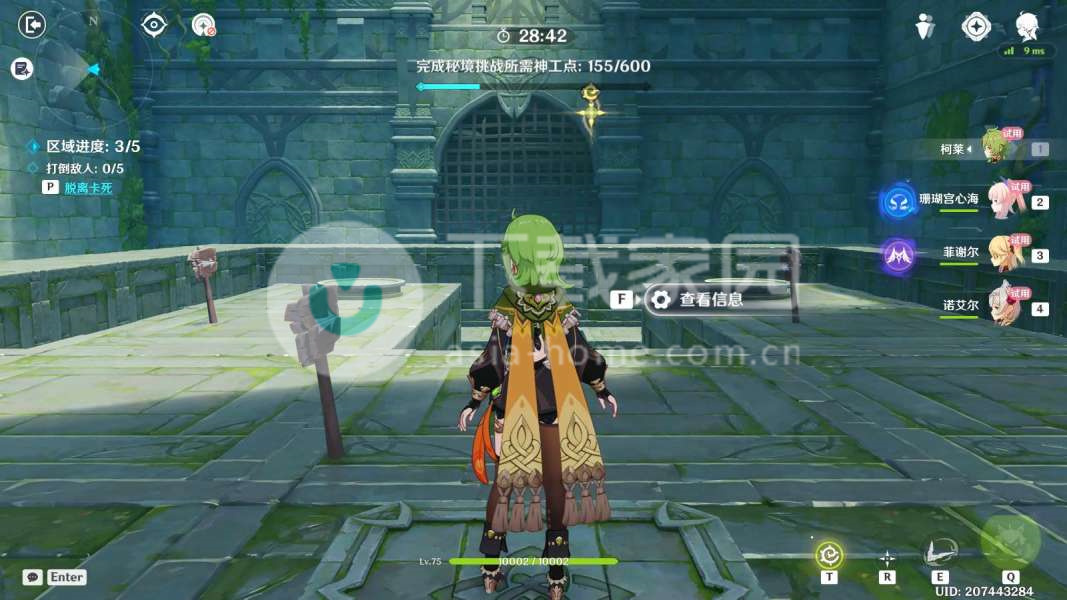Activate the yellow-ringed gadget skill icon
This screenshot has height=600, width=1067.
coord(829,554)
